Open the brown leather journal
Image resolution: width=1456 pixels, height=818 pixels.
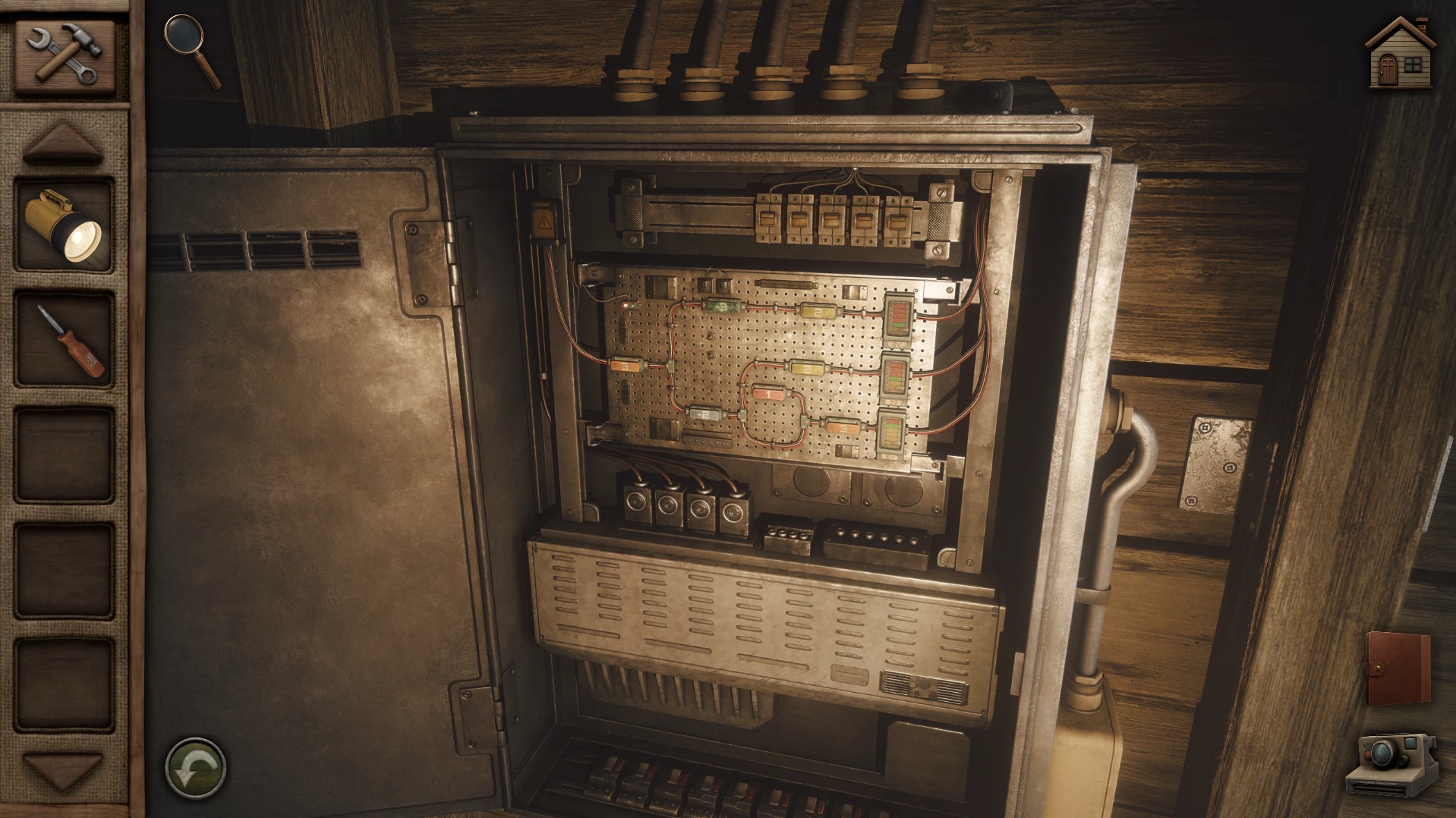(1398, 670)
